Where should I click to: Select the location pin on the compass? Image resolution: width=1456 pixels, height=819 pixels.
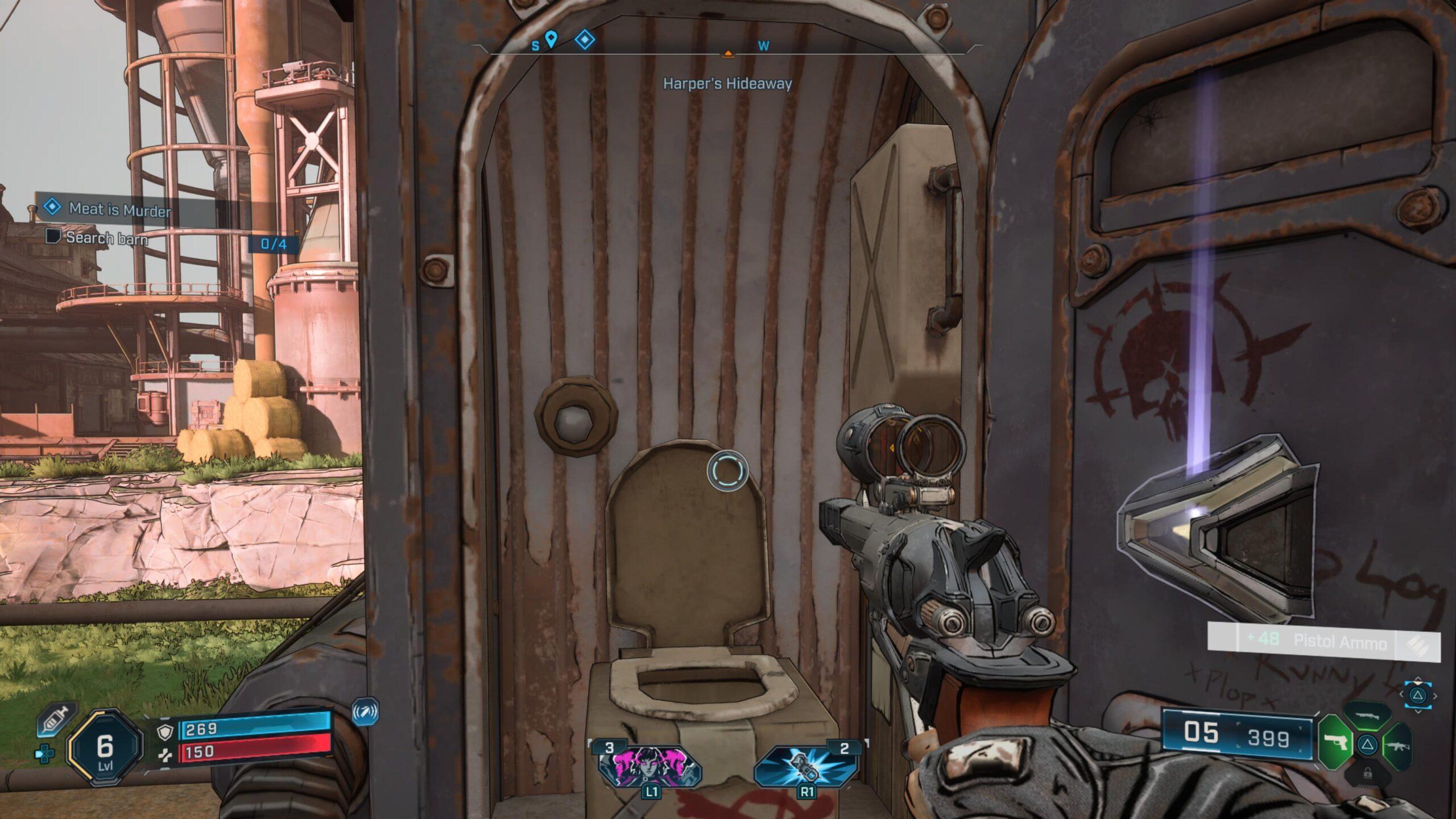click(x=551, y=40)
